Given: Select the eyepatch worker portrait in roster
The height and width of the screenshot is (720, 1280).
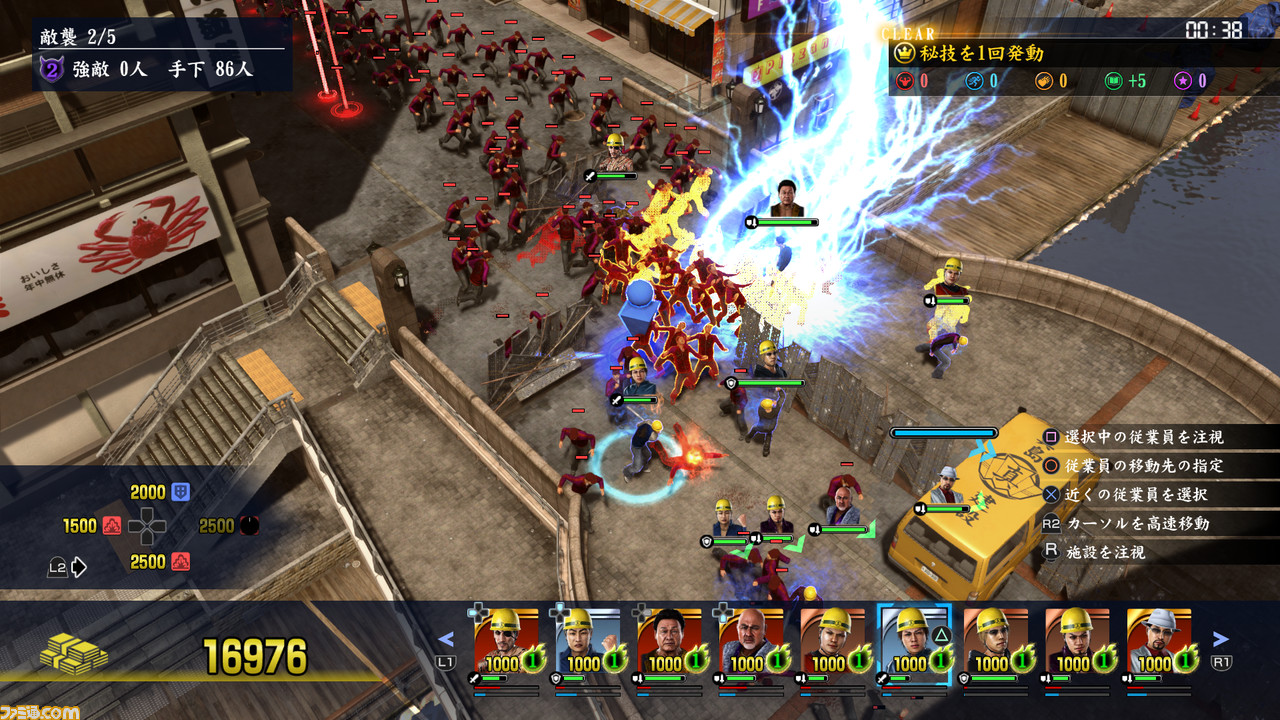Looking at the screenshot, I should [506, 640].
